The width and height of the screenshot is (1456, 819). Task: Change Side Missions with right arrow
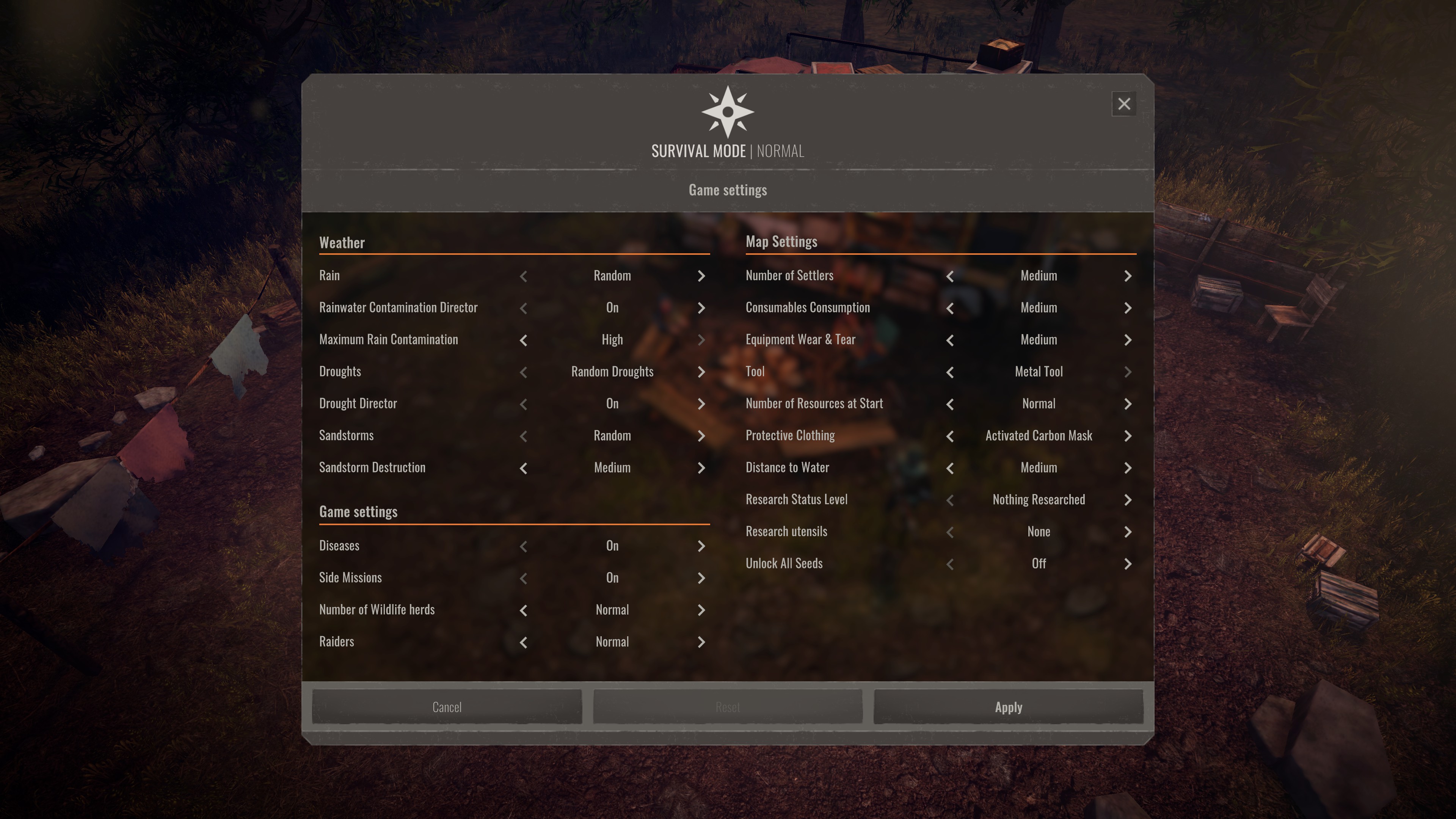point(701,578)
